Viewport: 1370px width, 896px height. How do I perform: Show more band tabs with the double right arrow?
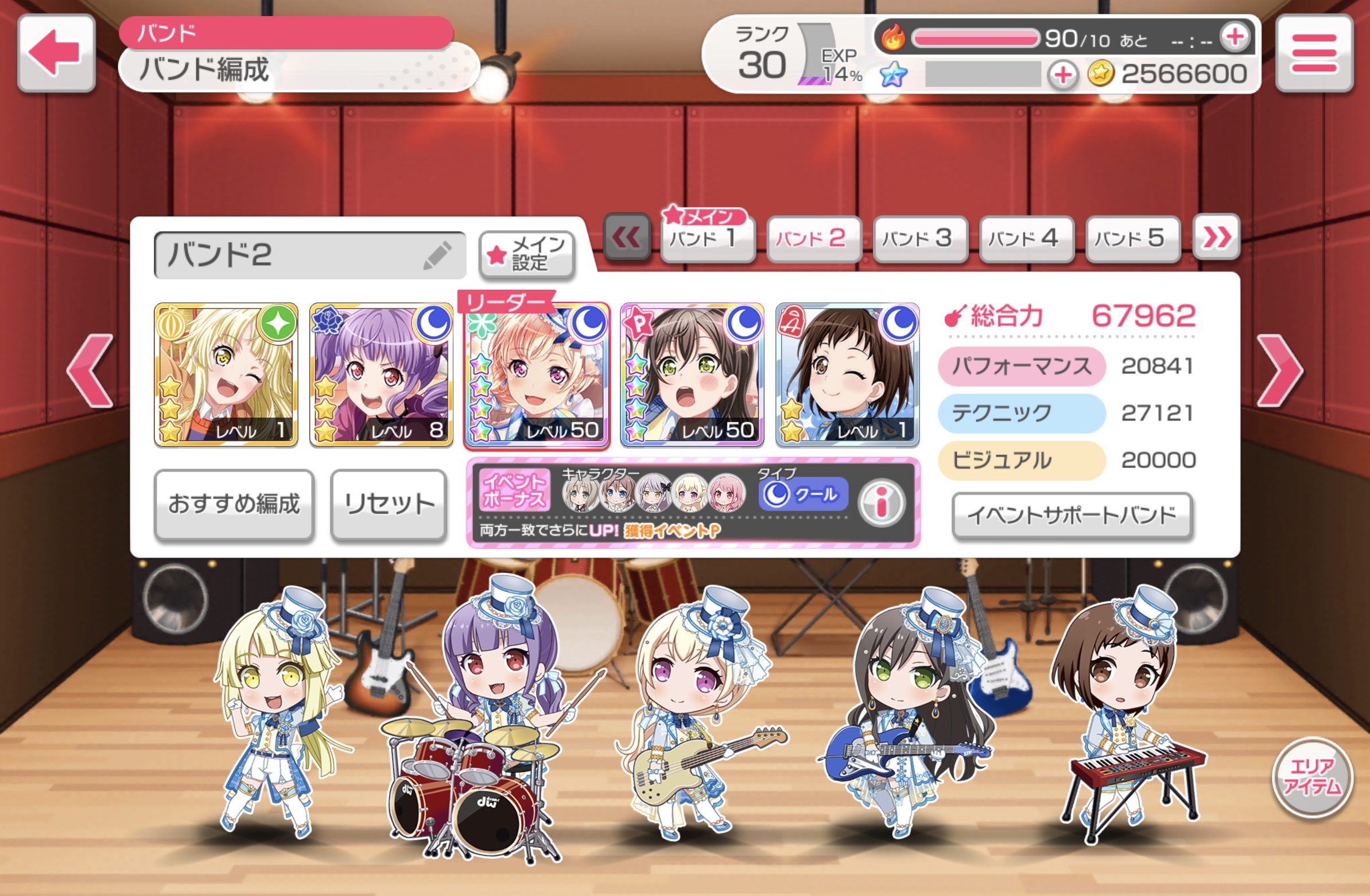coord(1216,236)
